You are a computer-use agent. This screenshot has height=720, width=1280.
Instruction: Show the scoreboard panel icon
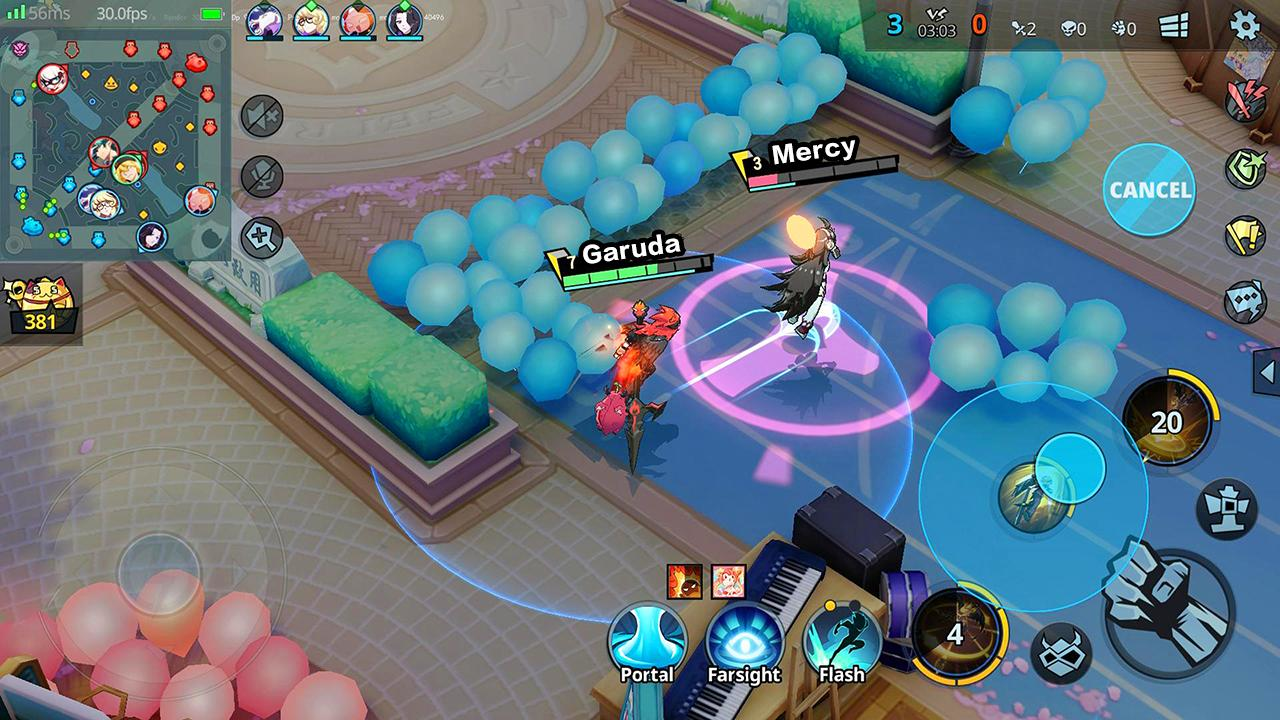tap(1174, 27)
